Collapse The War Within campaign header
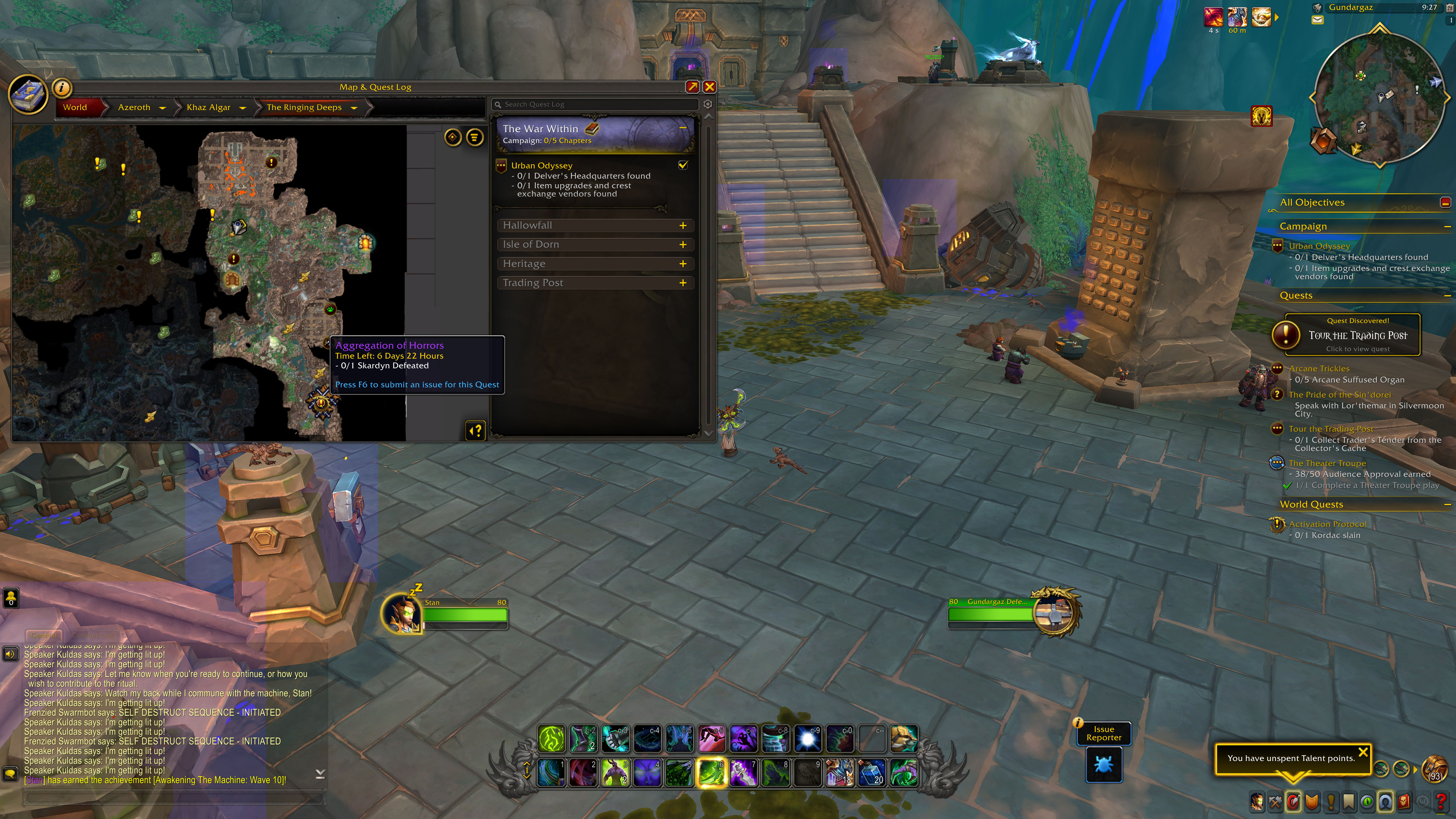Image resolution: width=1456 pixels, height=819 pixels. point(683,128)
